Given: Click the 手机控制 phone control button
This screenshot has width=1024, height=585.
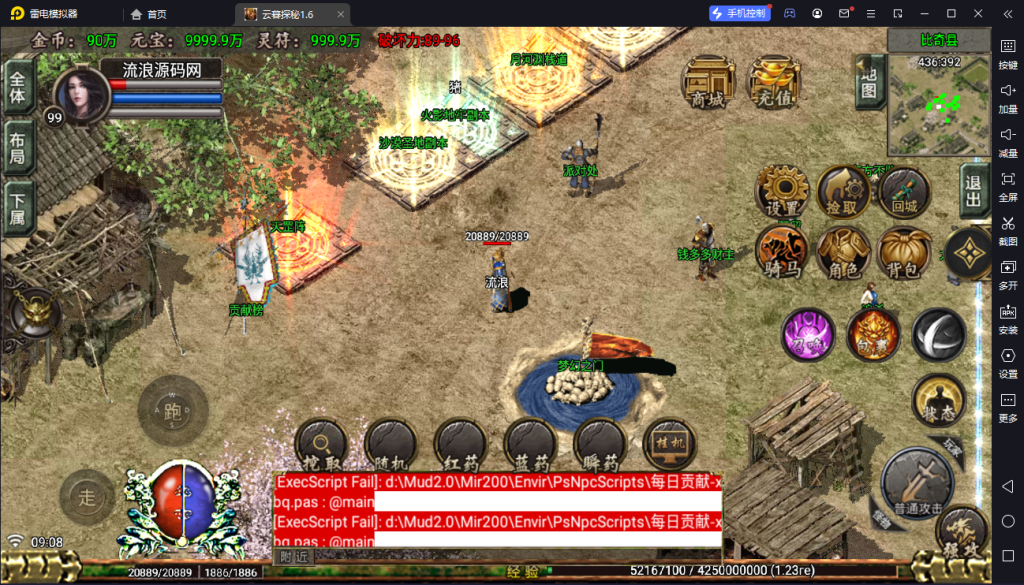Looking at the screenshot, I should [x=740, y=13].
